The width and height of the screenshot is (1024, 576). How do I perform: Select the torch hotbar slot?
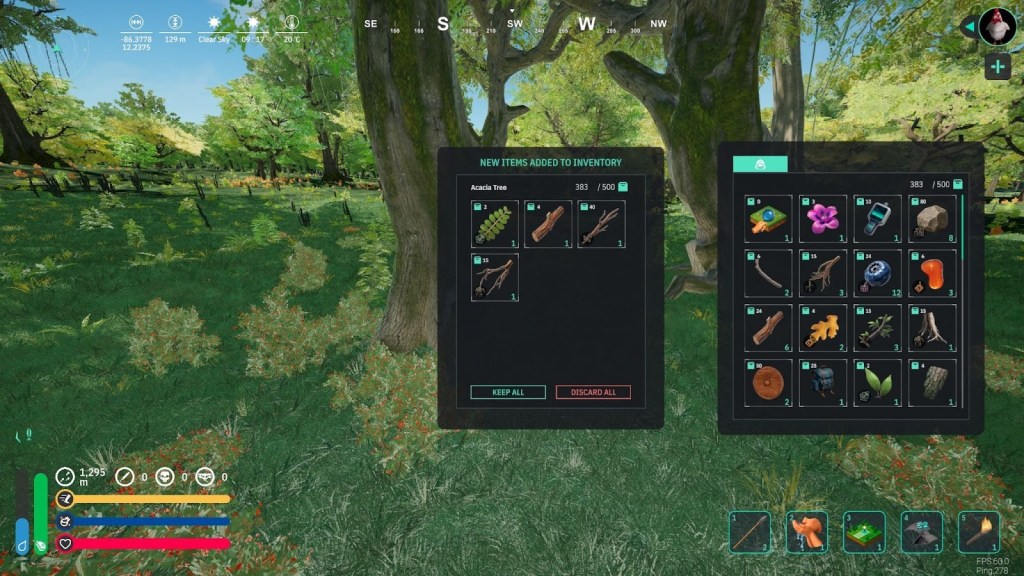[978, 532]
